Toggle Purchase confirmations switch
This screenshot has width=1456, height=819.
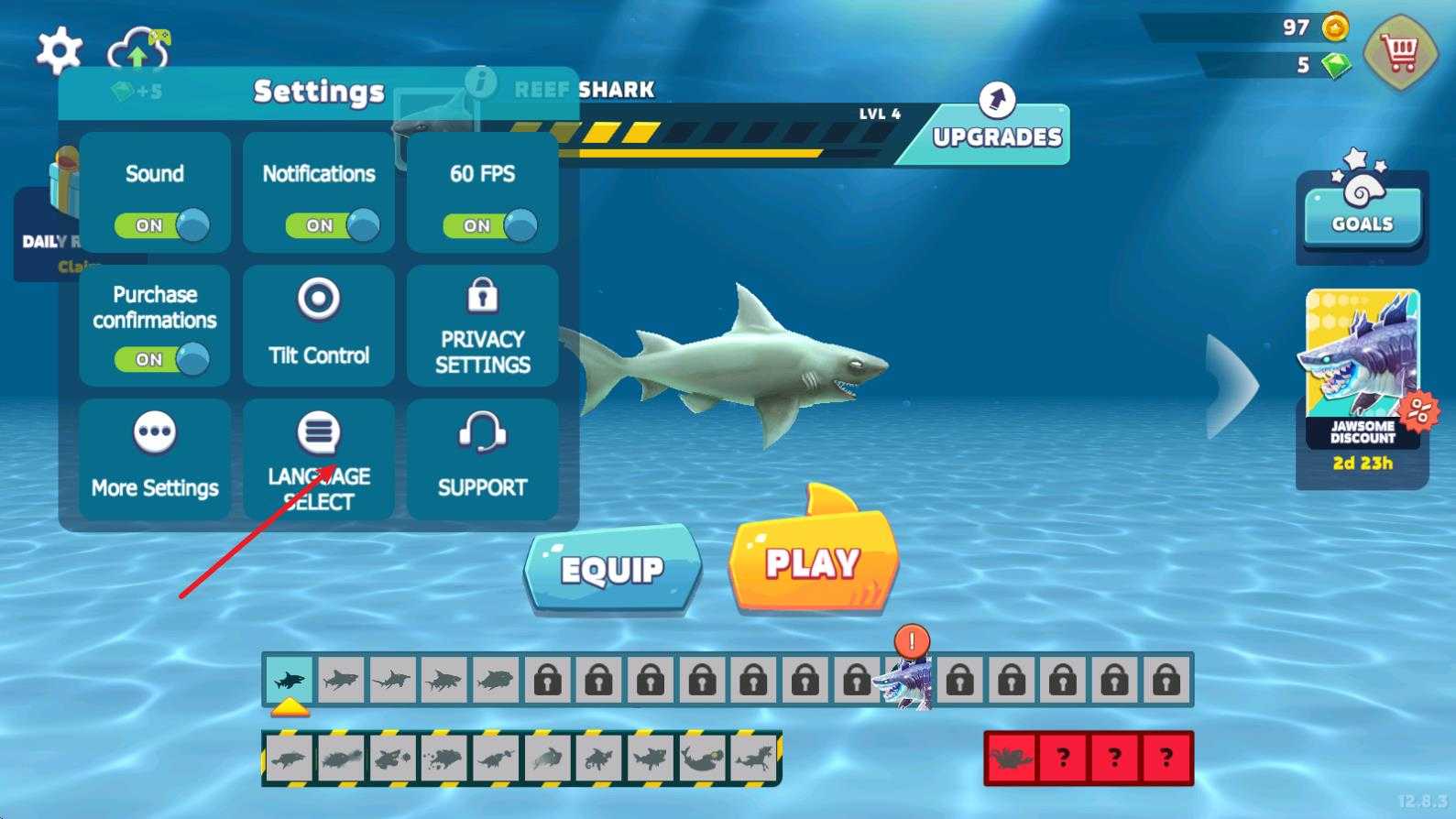(x=161, y=359)
